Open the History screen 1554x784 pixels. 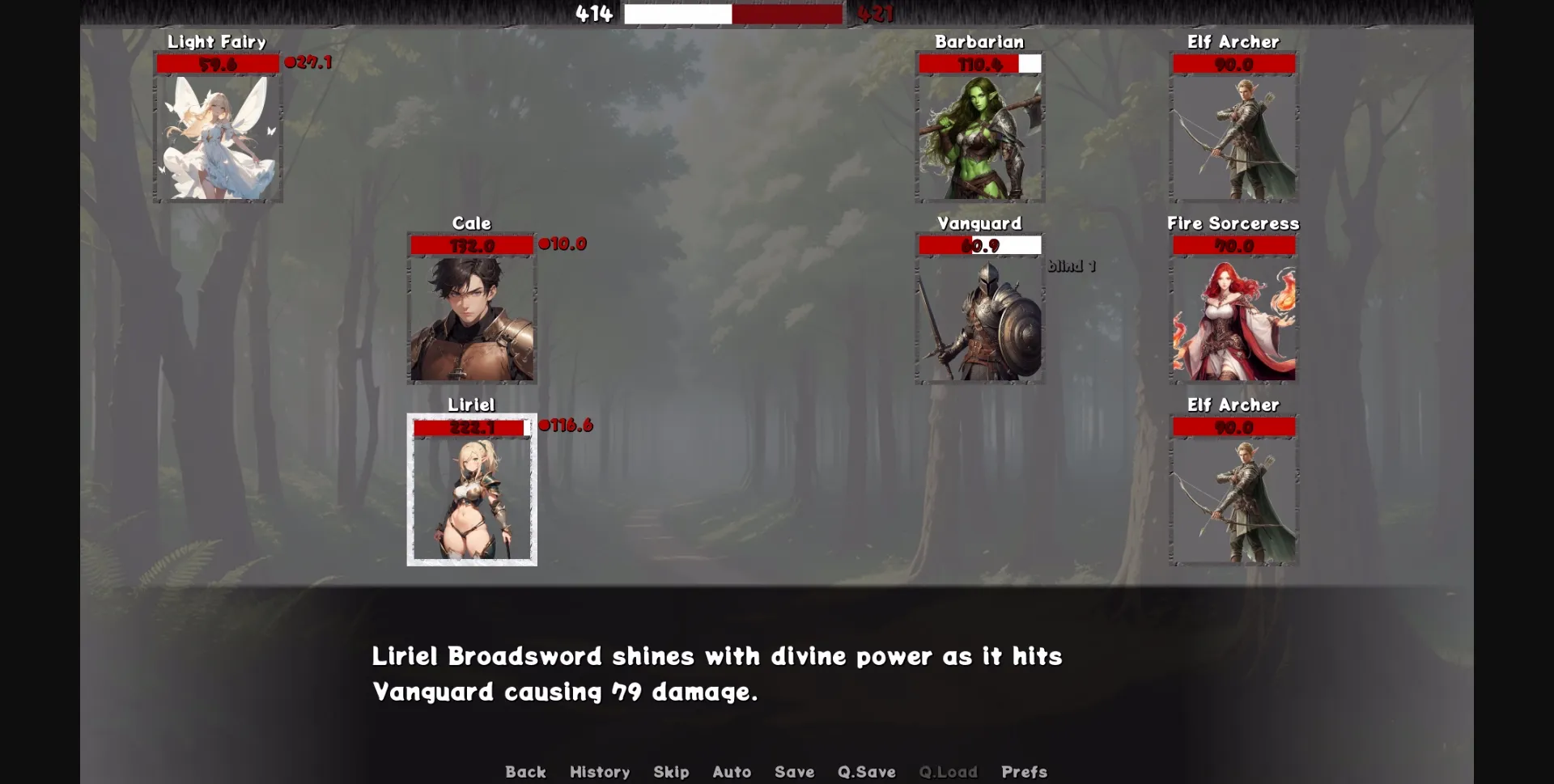600,772
